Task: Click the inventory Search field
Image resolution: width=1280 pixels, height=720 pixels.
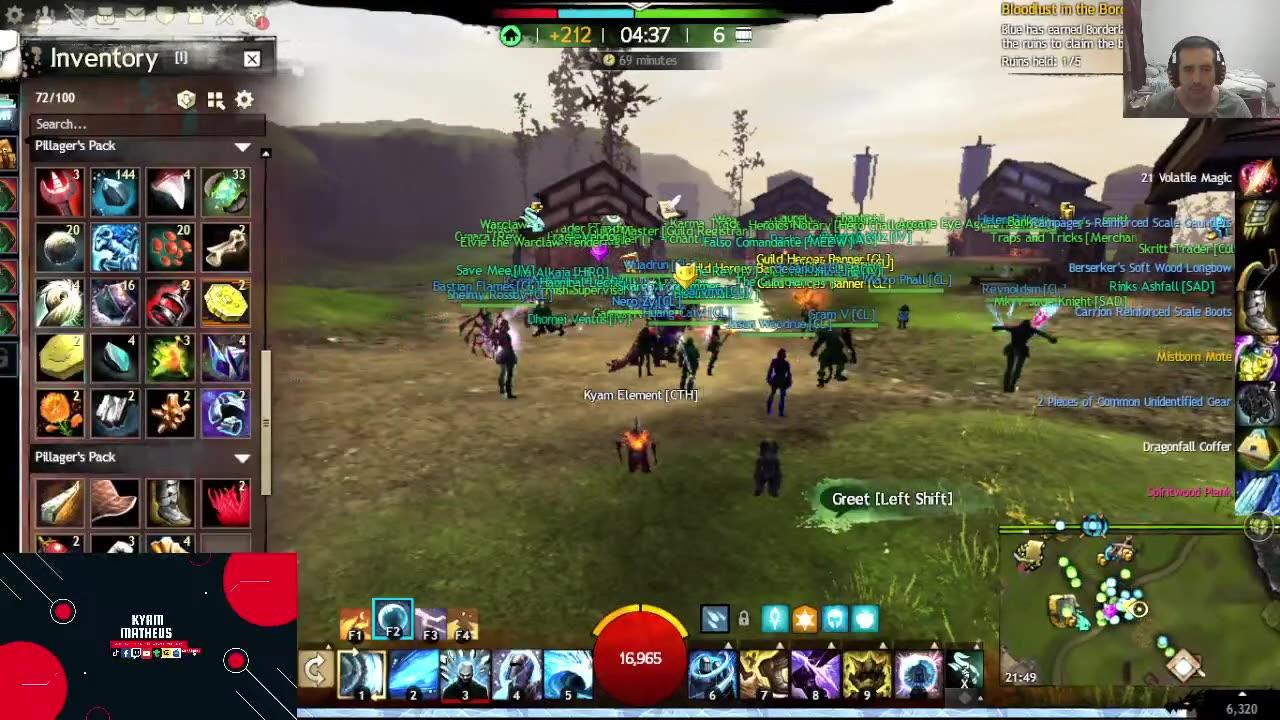Action: click(x=145, y=124)
